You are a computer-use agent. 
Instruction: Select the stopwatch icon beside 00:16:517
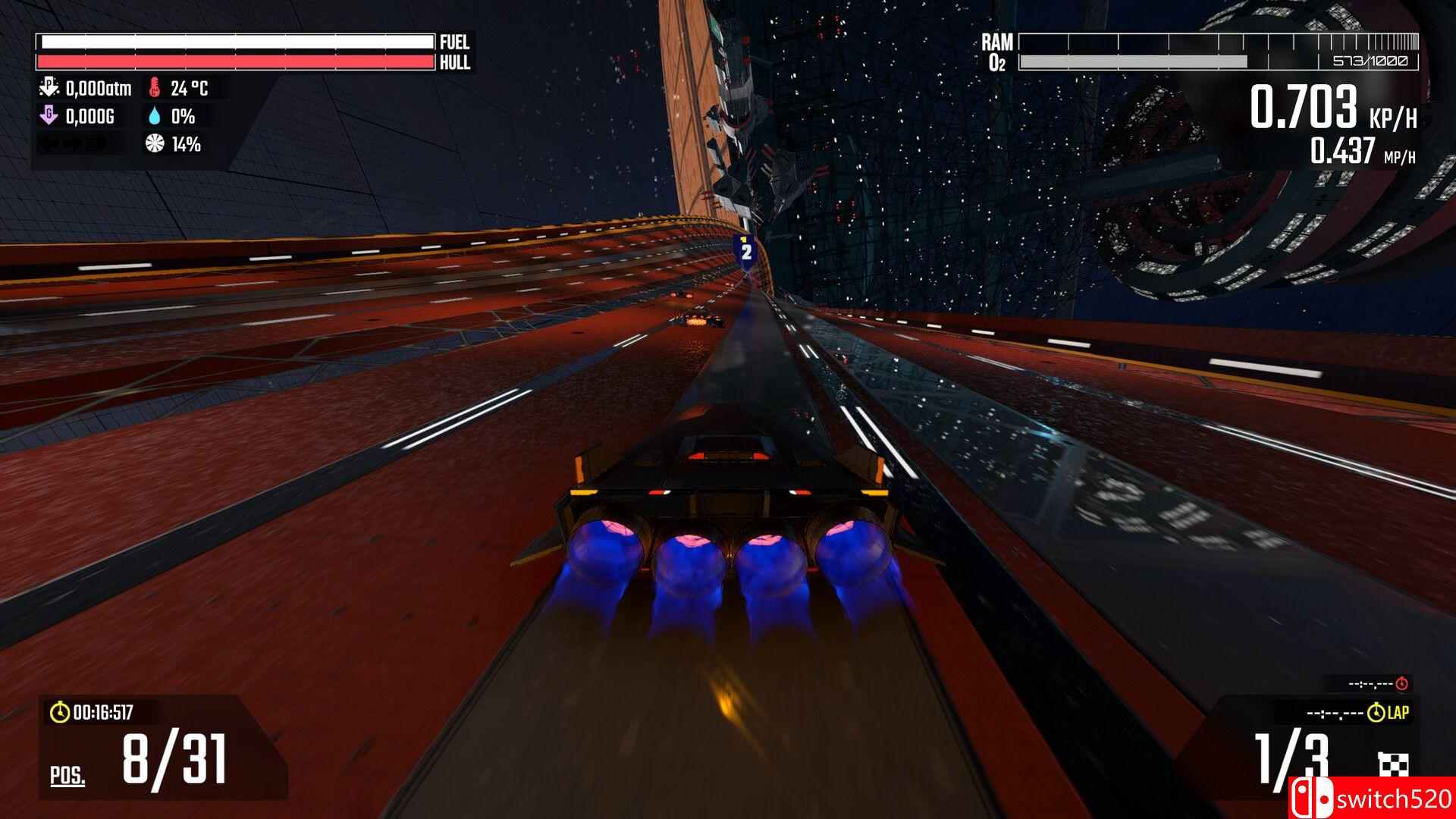point(59,713)
